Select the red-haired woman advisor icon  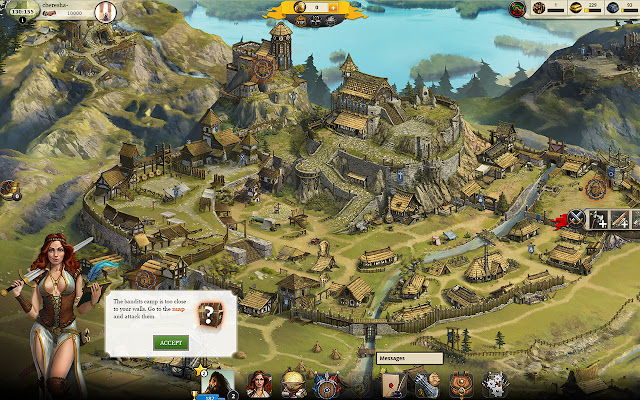[259, 384]
